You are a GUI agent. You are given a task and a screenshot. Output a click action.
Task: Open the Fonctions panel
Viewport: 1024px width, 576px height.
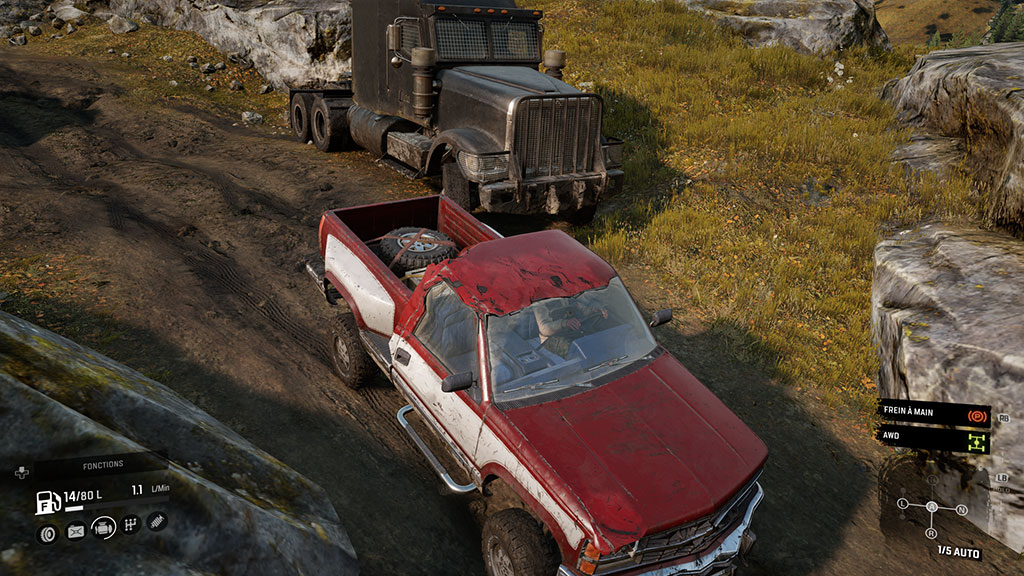click(103, 464)
